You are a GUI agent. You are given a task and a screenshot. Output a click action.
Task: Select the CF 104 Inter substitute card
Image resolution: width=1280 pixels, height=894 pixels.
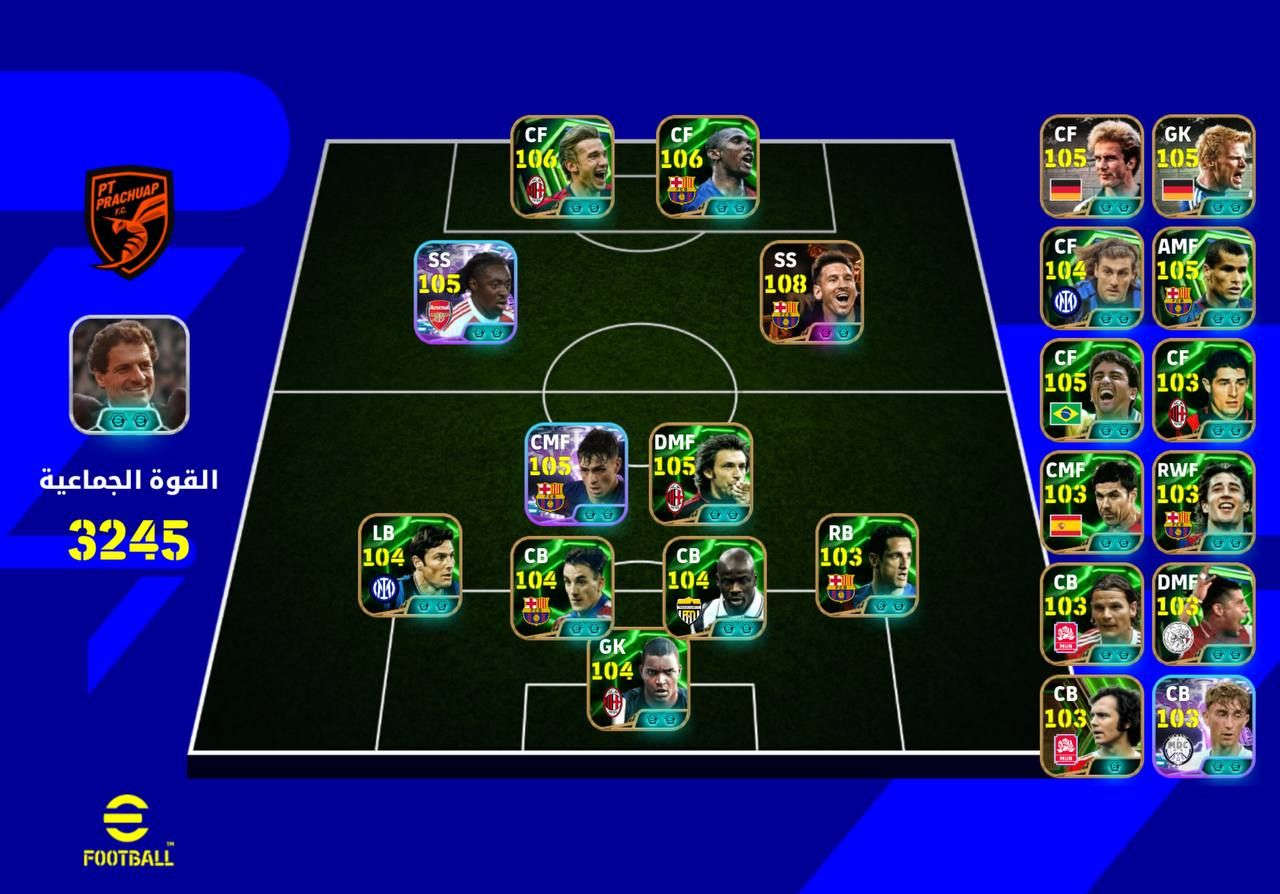[x=1091, y=278]
